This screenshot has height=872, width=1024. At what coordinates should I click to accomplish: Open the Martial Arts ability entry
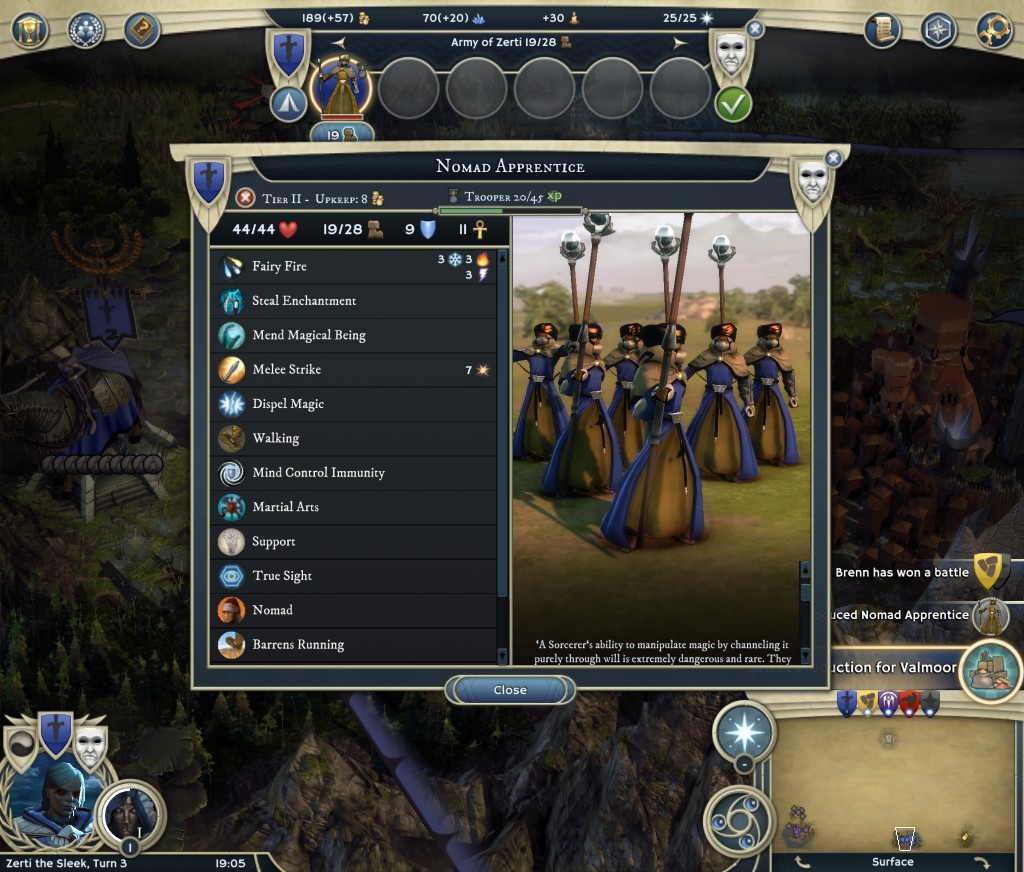click(x=355, y=507)
